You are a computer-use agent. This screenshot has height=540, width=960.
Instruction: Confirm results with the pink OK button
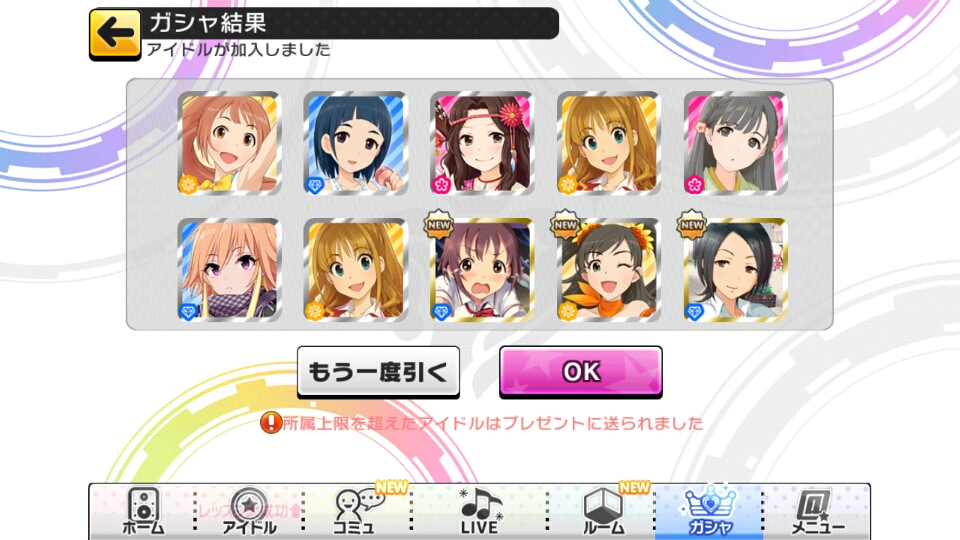(581, 372)
